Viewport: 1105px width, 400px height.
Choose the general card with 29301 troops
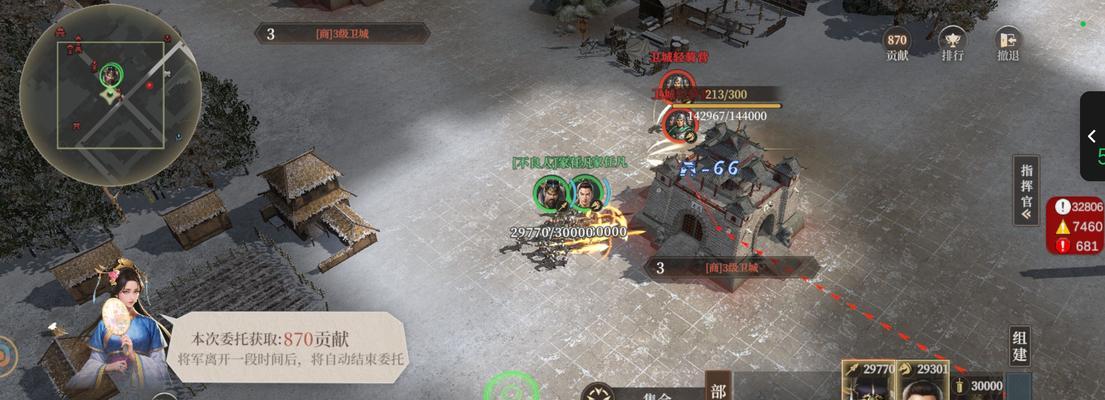pos(920,381)
